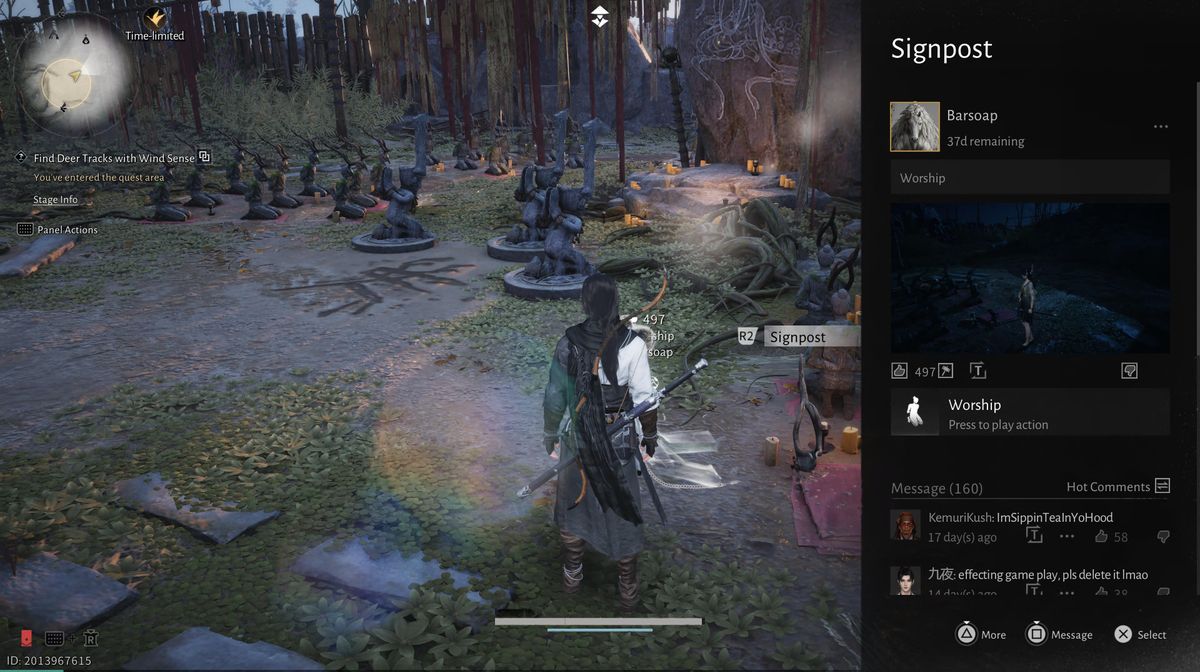Play the Worship action
This screenshot has height=672, width=1200.
coord(1030,412)
